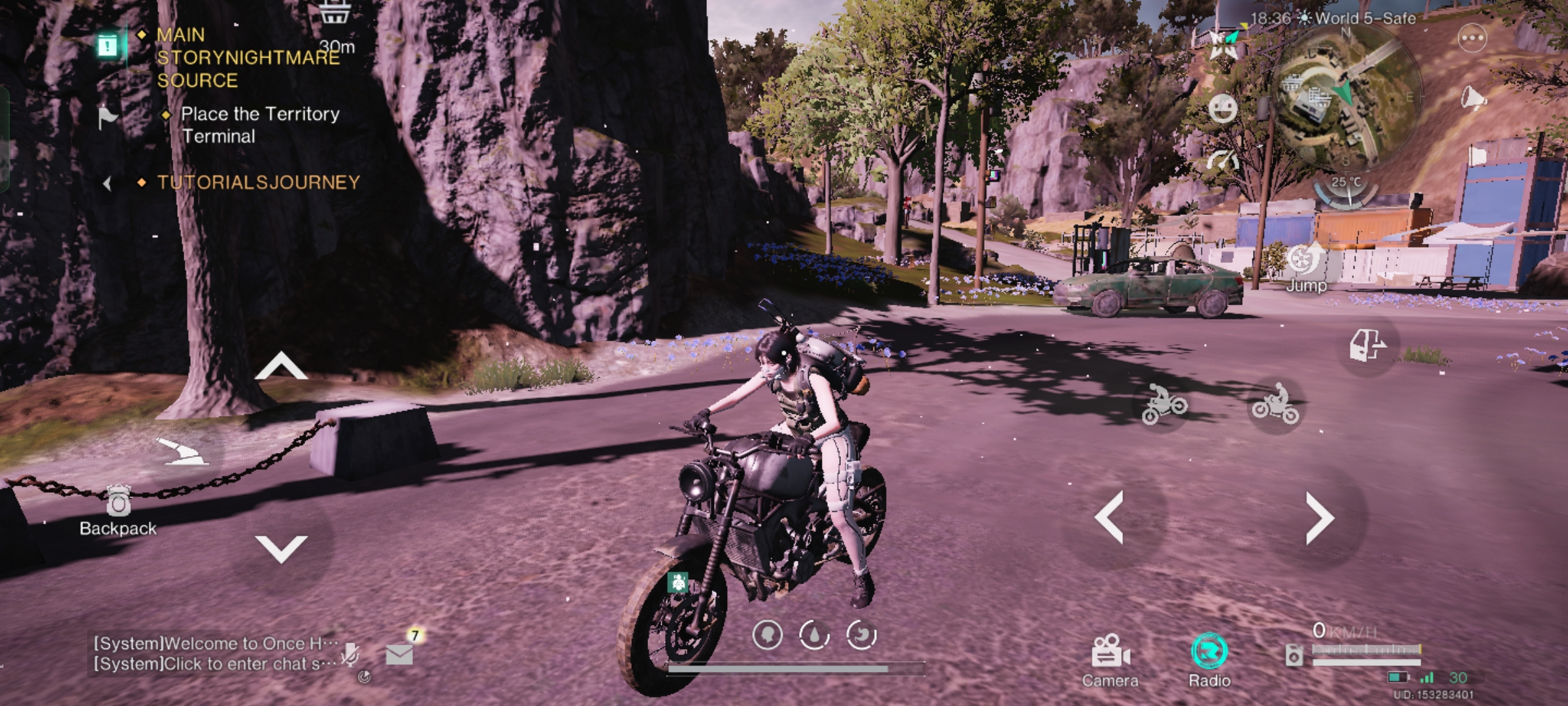
Task: Open the Camera mode
Action: coord(1110,659)
